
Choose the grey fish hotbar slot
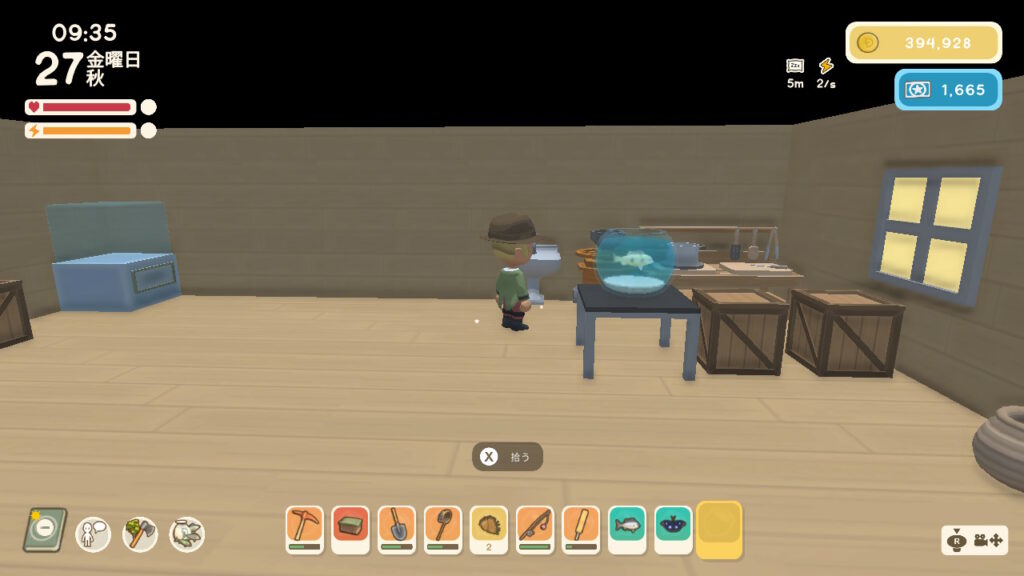(627, 528)
